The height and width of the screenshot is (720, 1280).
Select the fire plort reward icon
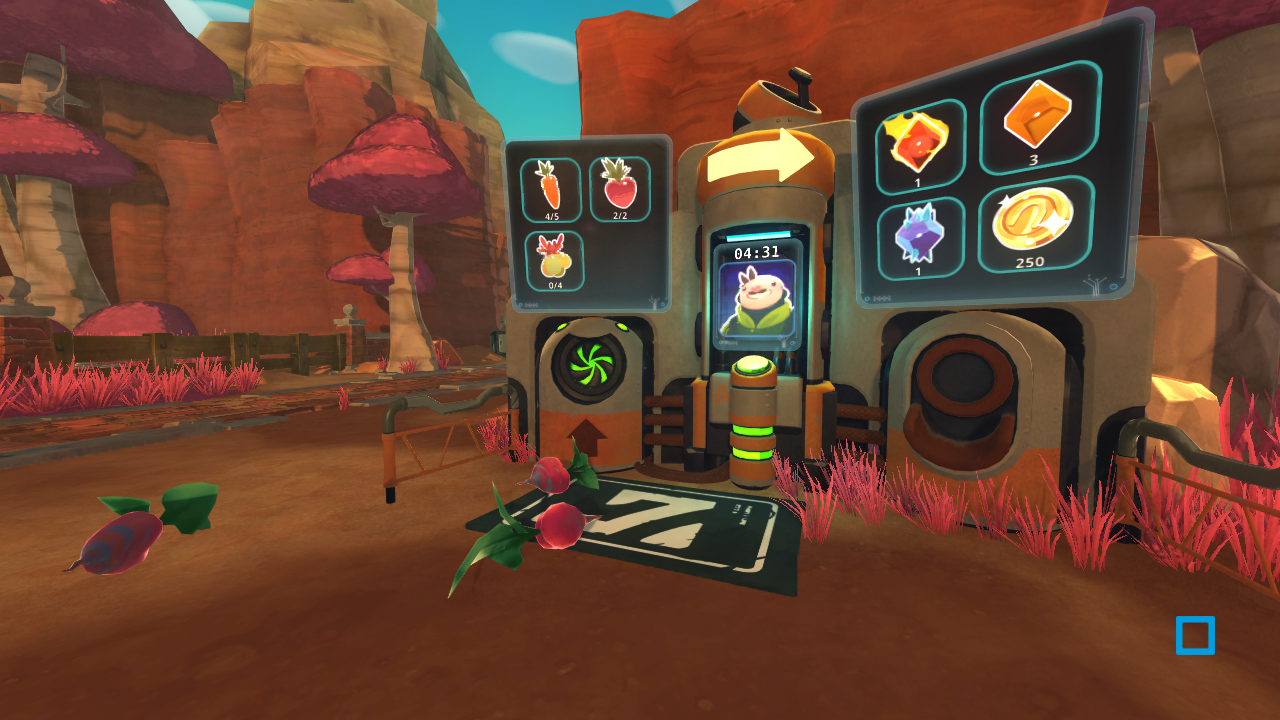click(917, 141)
